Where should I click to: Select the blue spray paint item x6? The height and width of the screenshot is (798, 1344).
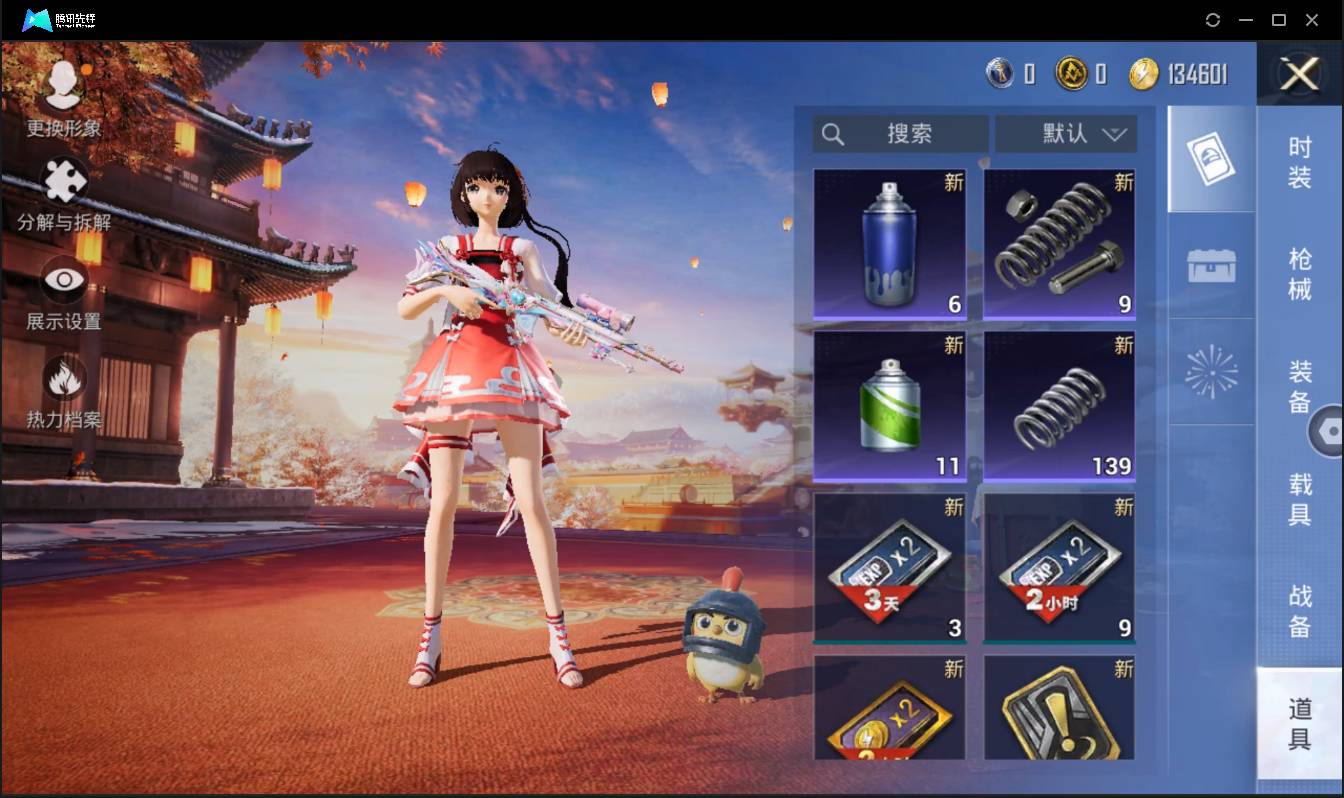coord(889,243)
